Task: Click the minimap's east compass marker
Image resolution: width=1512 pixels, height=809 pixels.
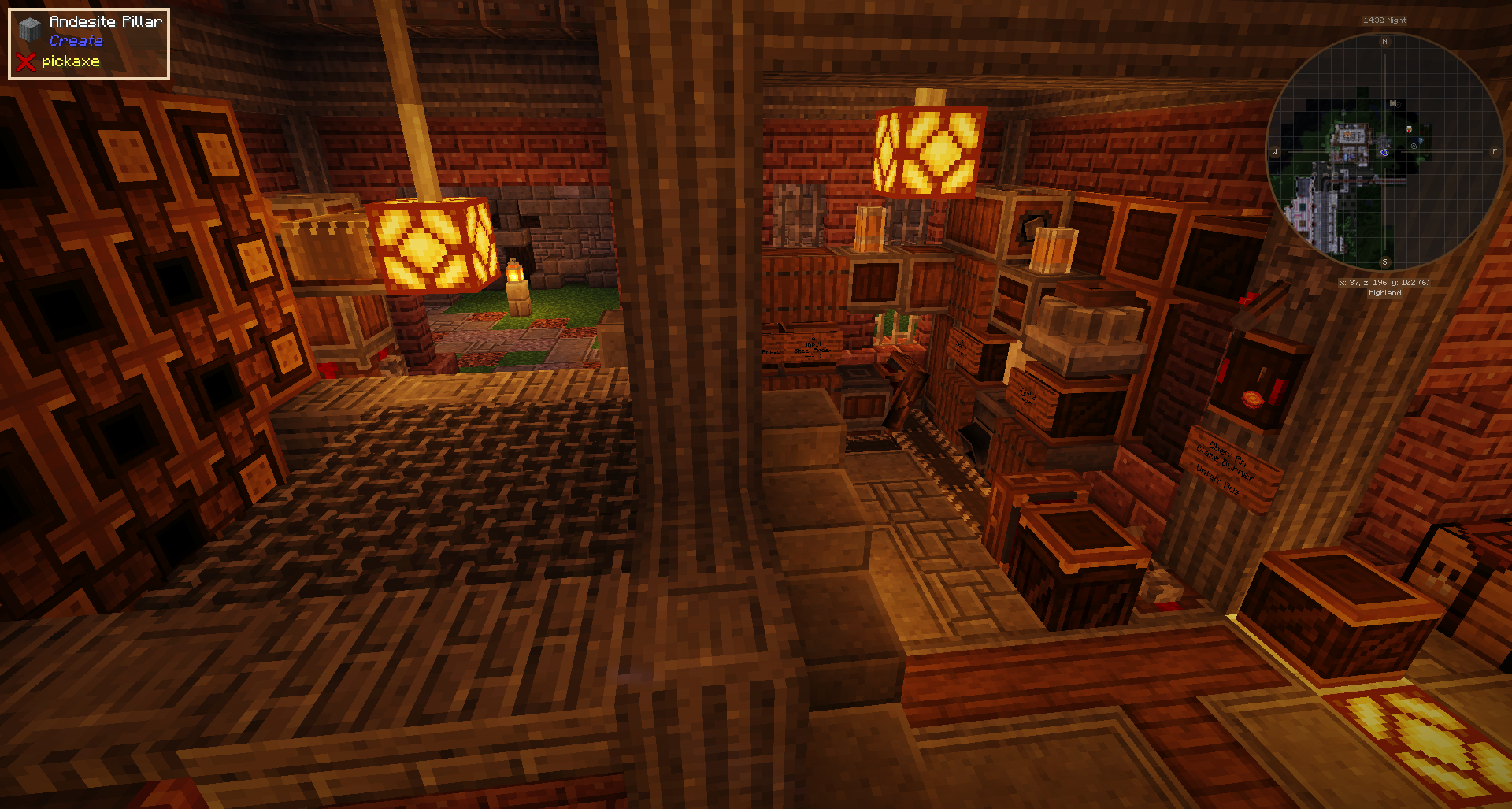Action: [1494, 152]
